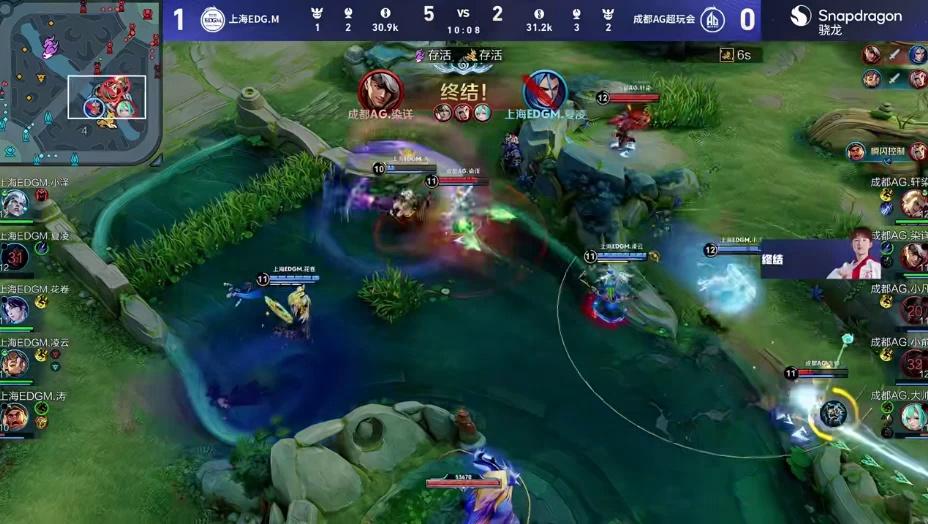The width and height of the screenshot is (928, 524).
Task: Open the Snapdragon sponsor logo
Action: (x=845, y=20)
